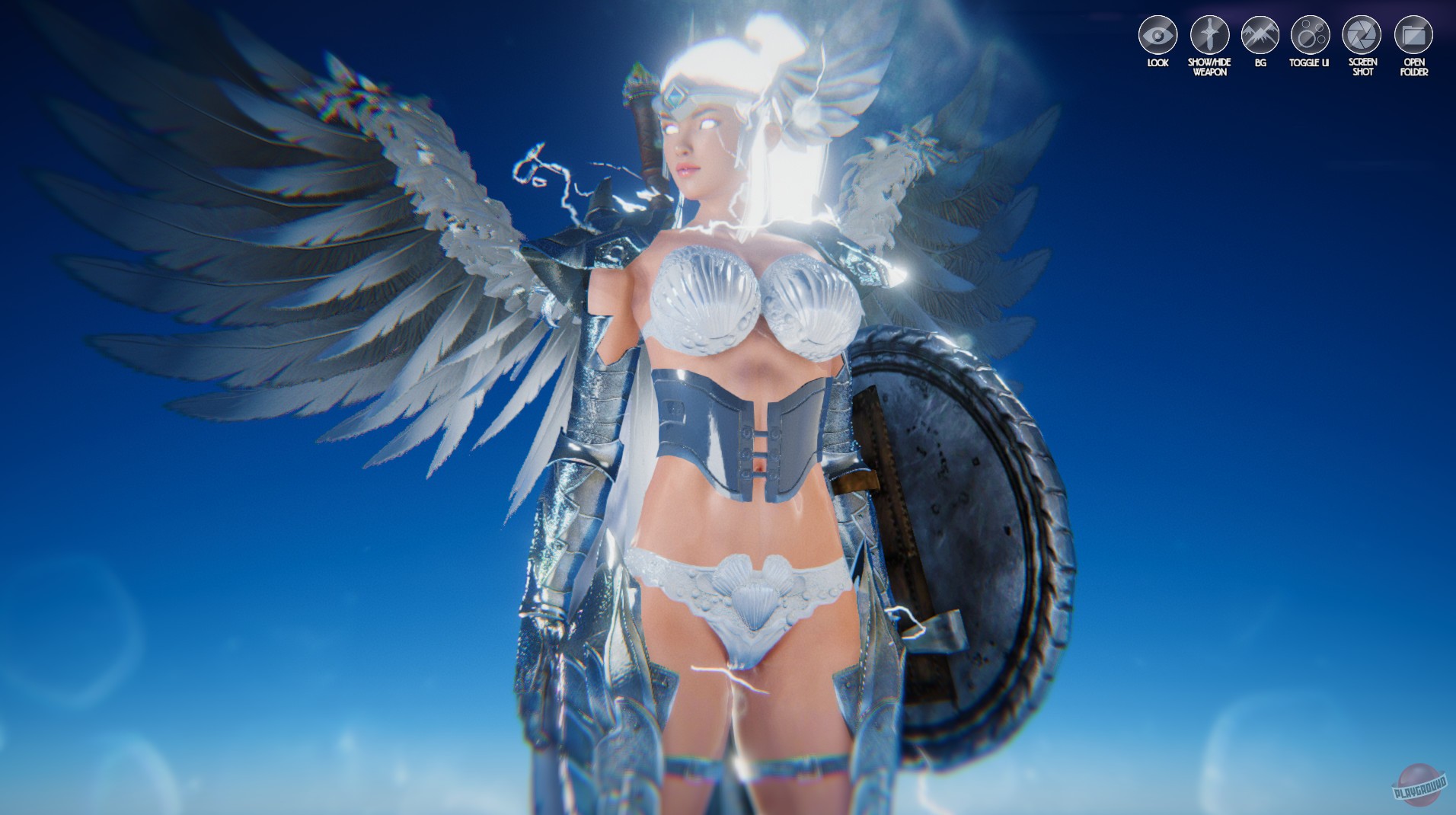The height and width of the screenshot is (815, 1456).
Task: Hide the interface using Toggle UI
Action: [1310, 34]
